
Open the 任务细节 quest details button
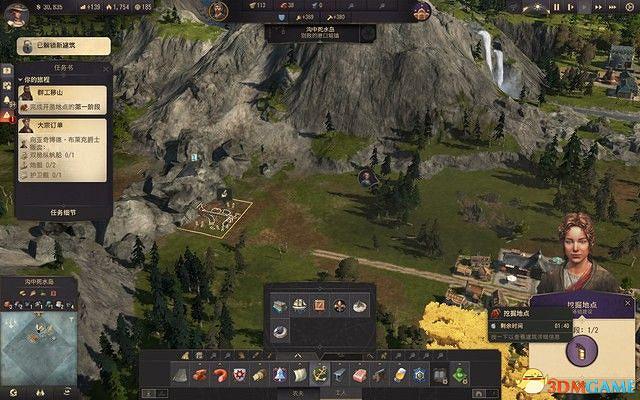coord(62,212)
